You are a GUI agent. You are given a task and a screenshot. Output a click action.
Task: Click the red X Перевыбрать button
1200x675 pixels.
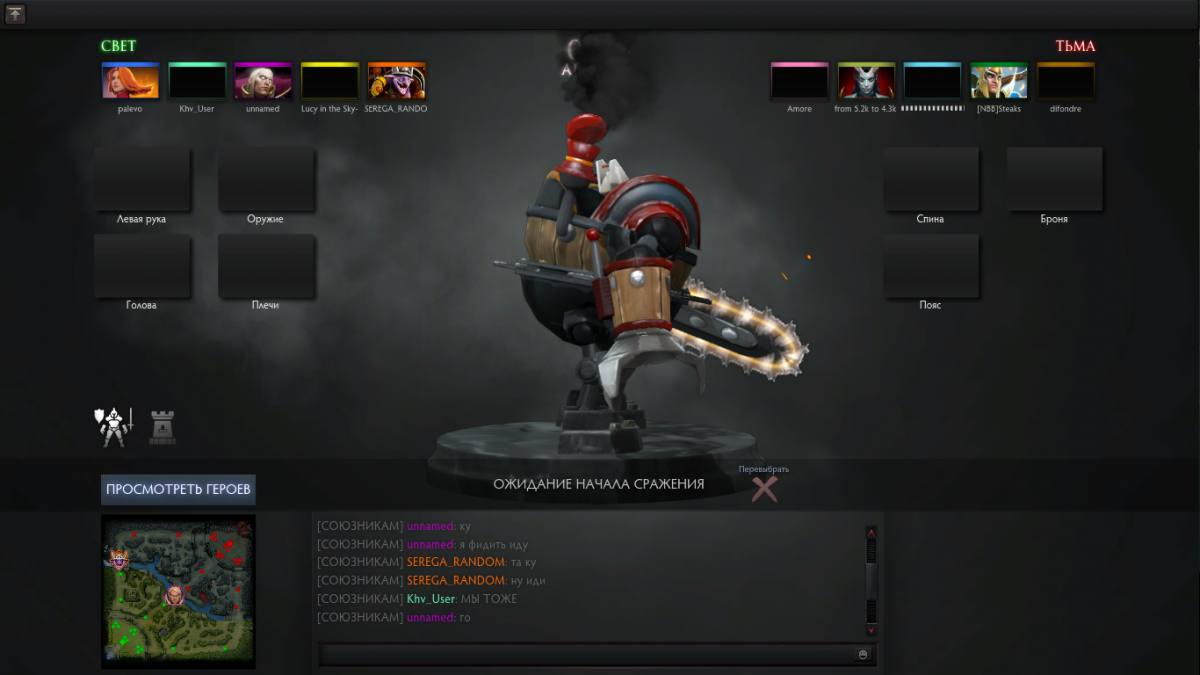coord(764,488)
